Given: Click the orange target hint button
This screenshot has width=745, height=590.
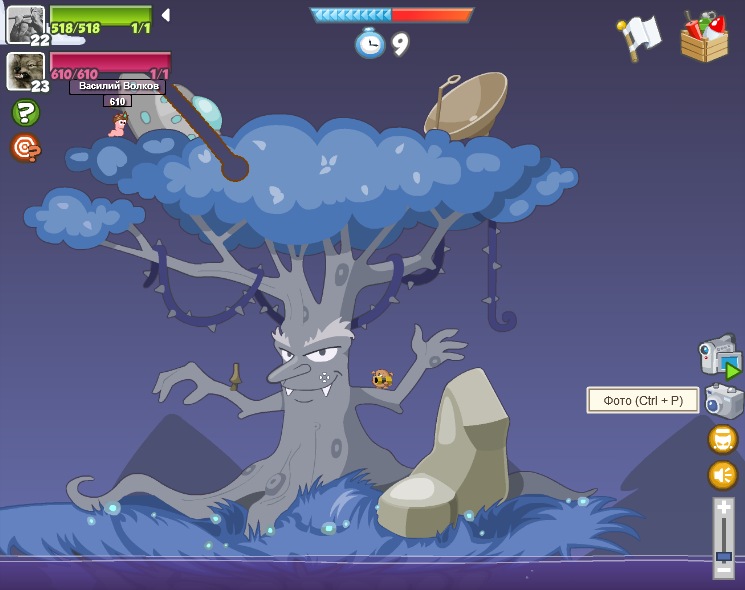Looking at the screenshot, I should 25,148.
